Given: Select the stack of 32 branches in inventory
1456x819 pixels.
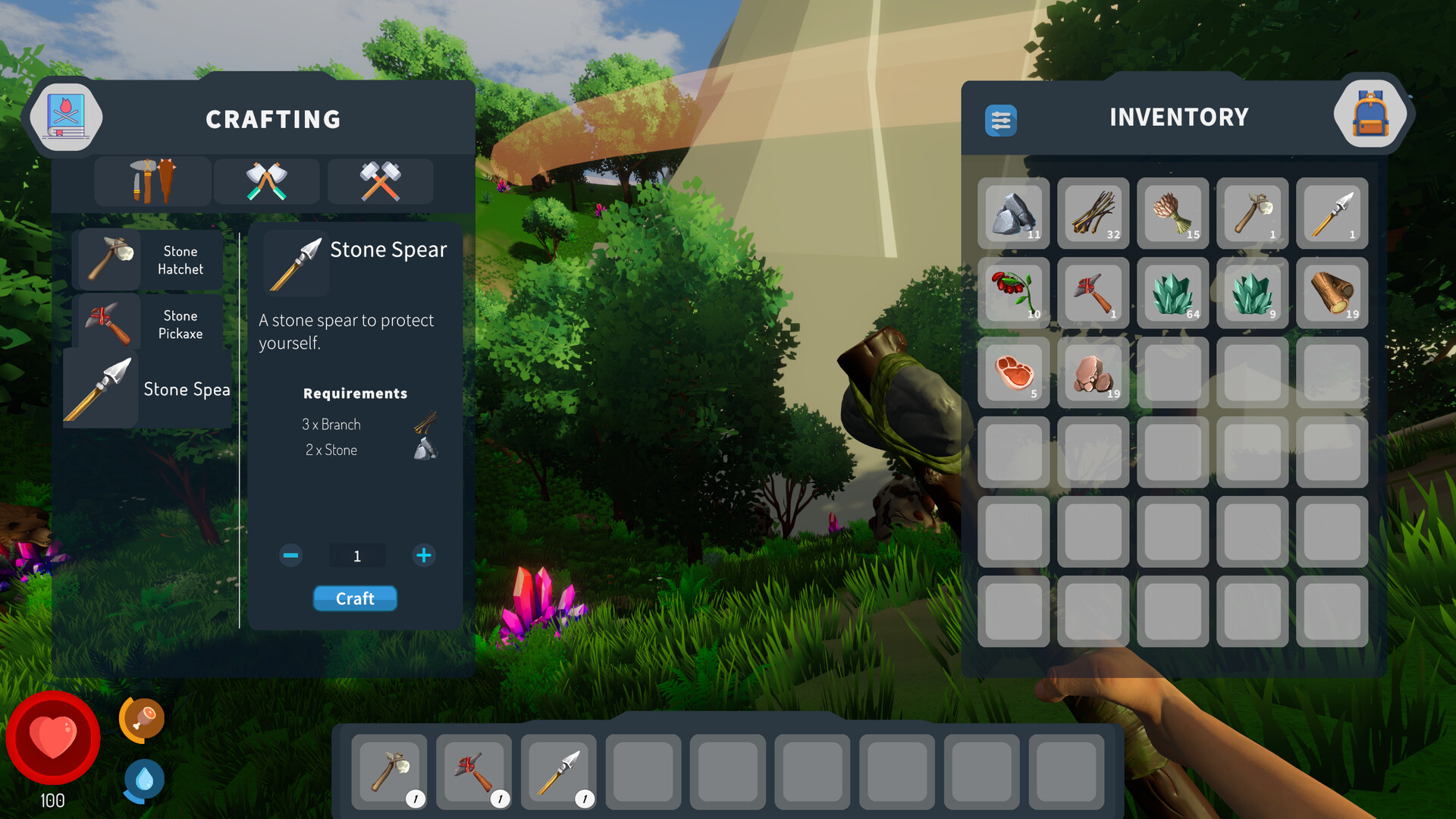Looking at the screenshot, I should coord(1093,214).
